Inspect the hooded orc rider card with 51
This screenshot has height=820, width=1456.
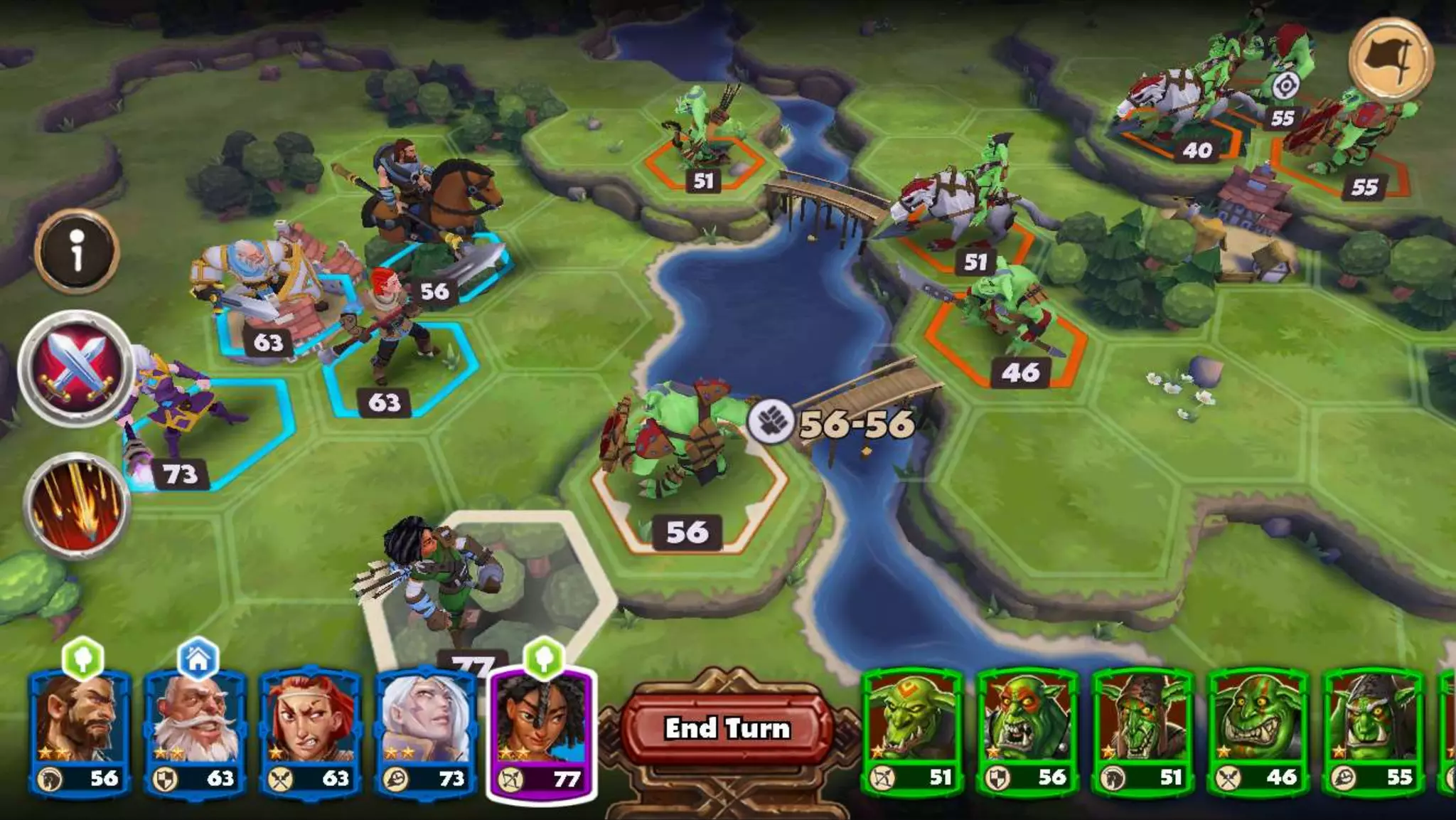(x=1142, y=733)
